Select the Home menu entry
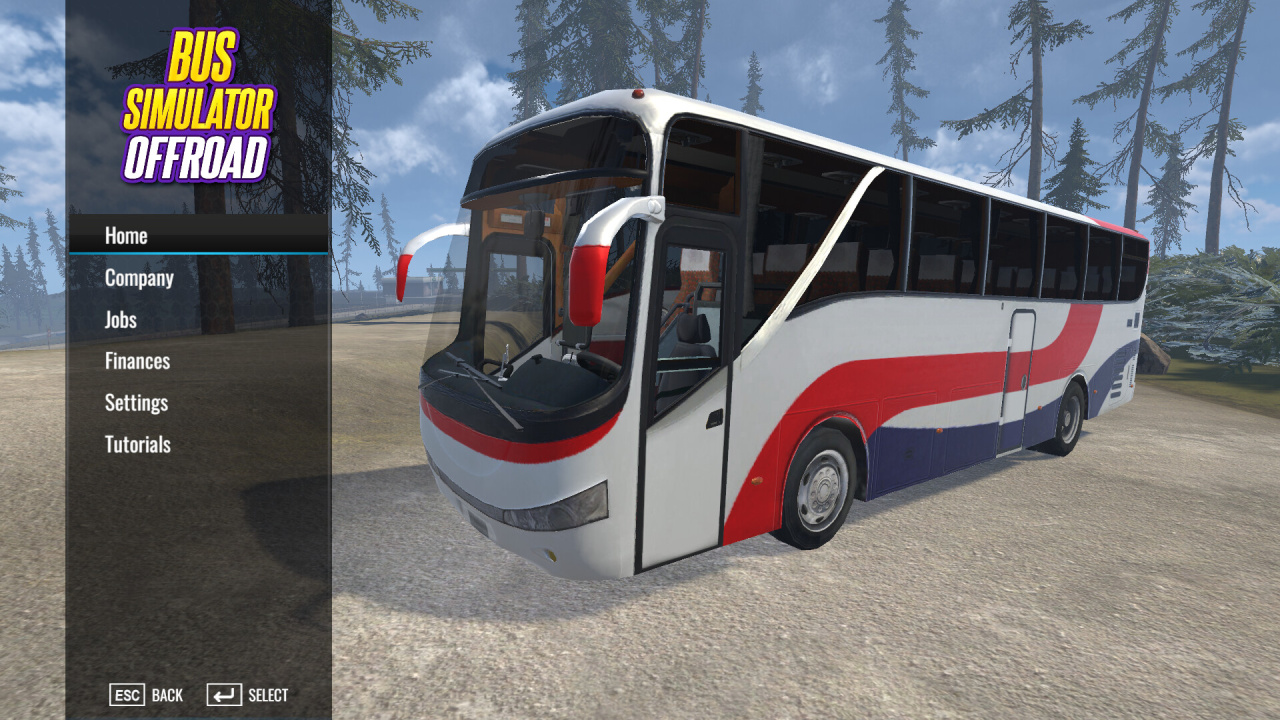The height and width of the screenshot is (720, 1280). (x=127, y=236)
